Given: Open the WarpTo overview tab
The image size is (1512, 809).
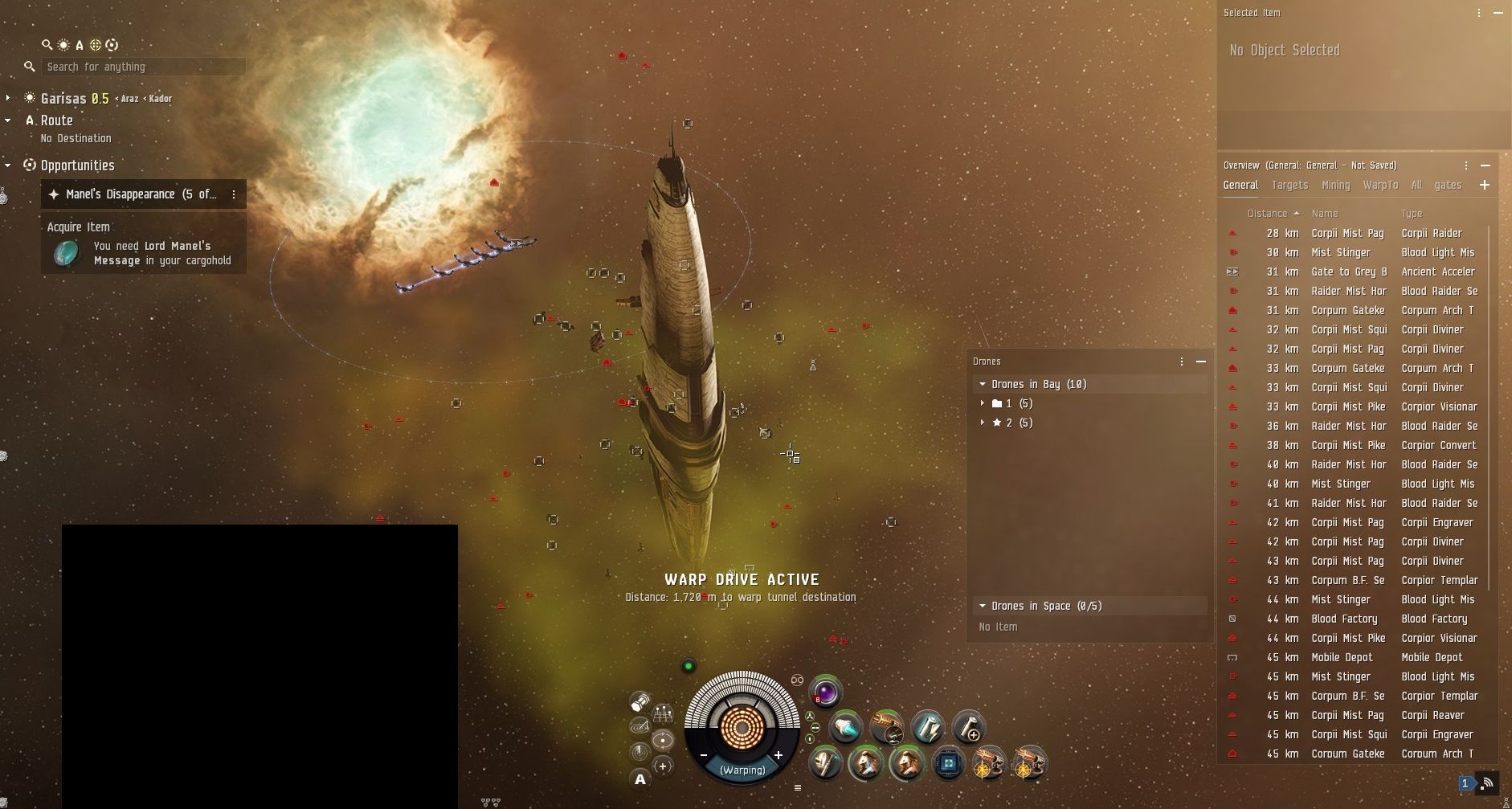Looking at the screenshot, I should point(1380,185).
